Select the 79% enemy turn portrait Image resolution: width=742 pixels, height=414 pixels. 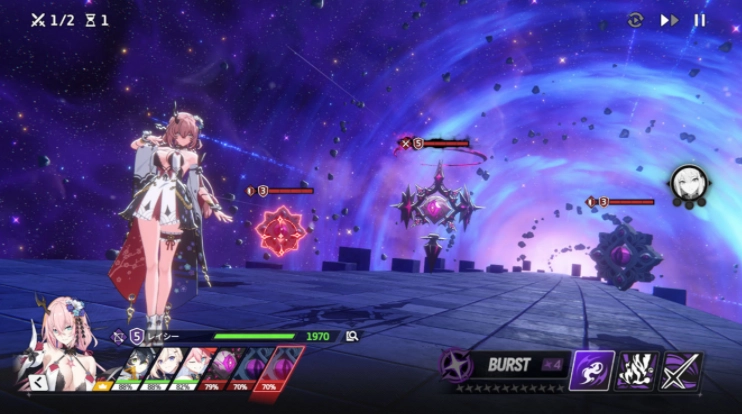click(219, 367)
